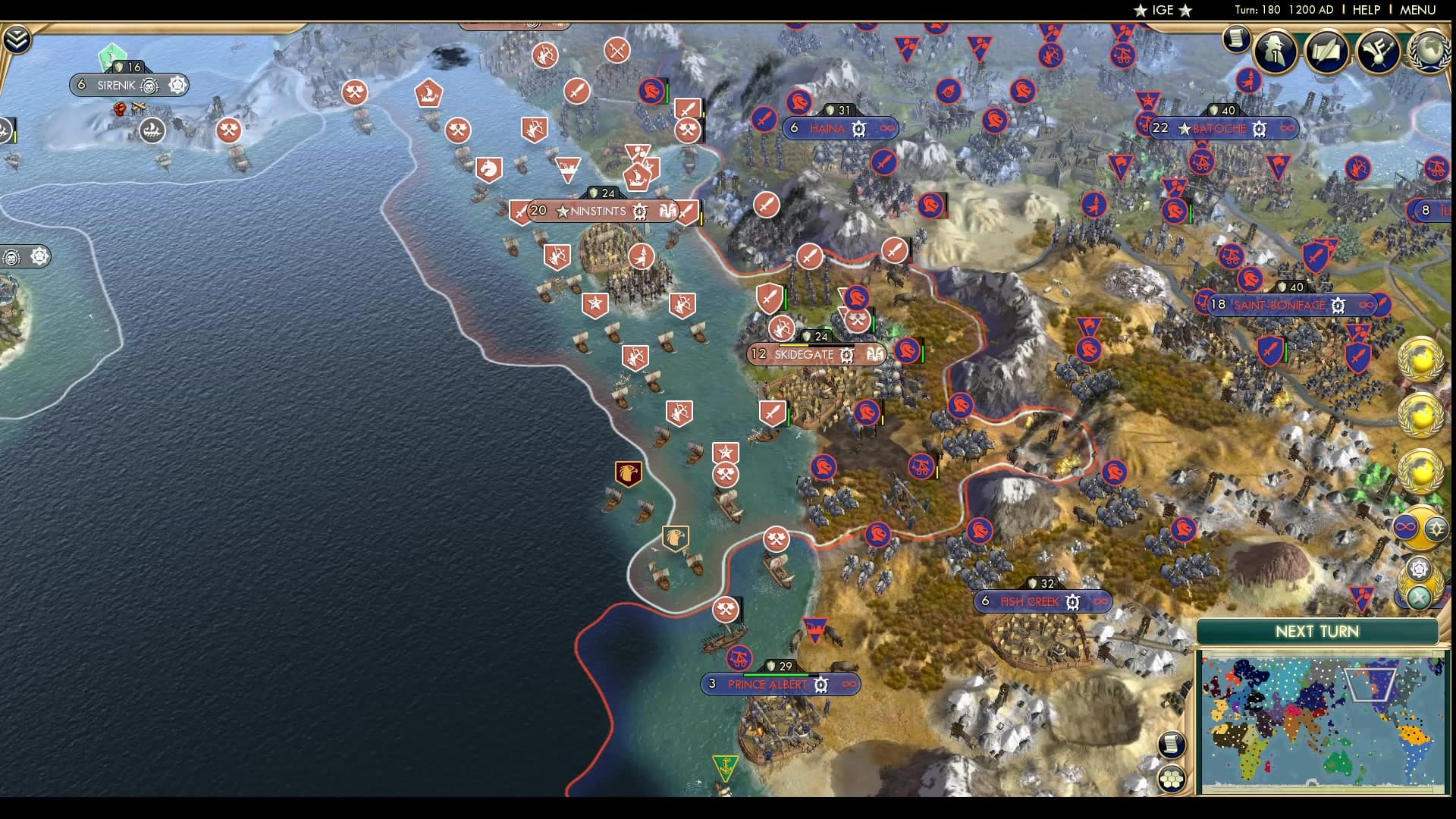Open the MENU at top right
The image size is (1456, 819).
1420,11
